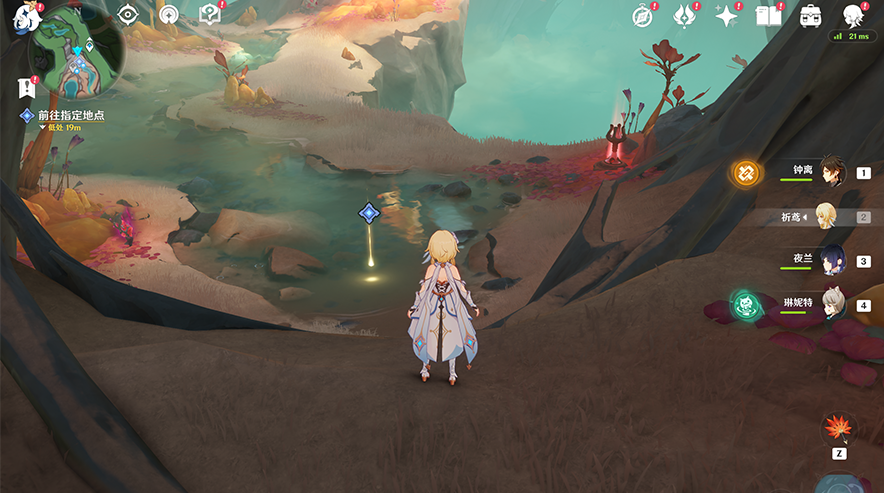Open the quest book icon with question mark

tap(209, 14)
